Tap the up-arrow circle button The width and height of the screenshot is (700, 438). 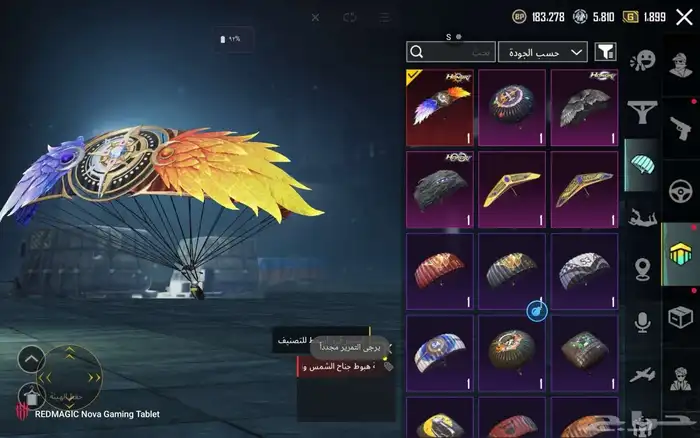(32, 357)
